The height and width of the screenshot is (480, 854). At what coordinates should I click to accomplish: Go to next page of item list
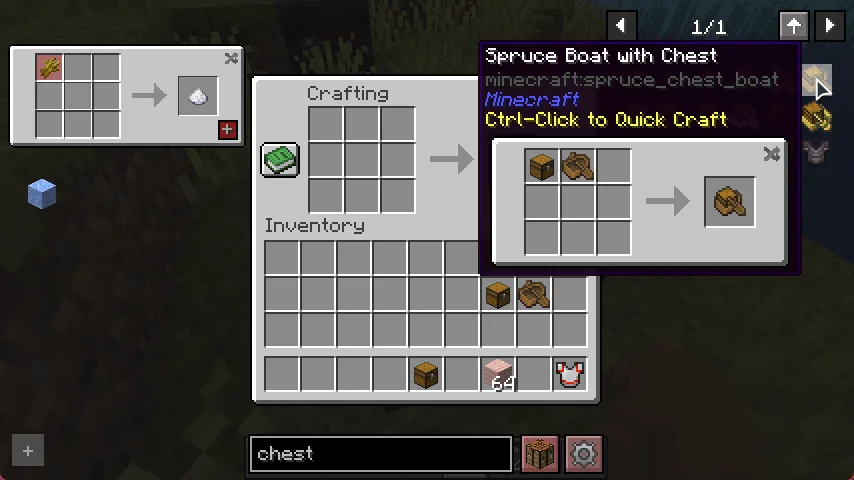829,27
